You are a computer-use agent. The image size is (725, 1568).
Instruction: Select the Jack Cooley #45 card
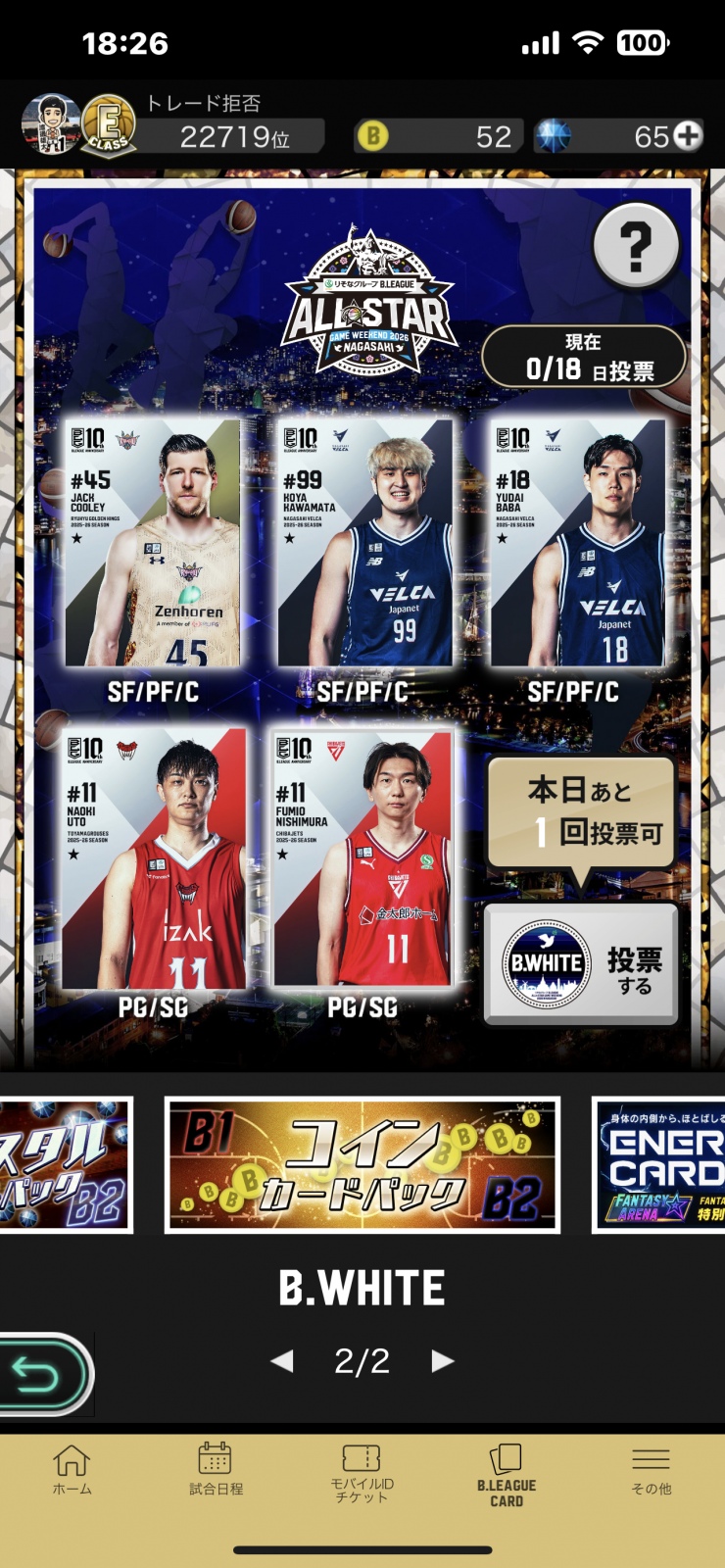point(153,544)
